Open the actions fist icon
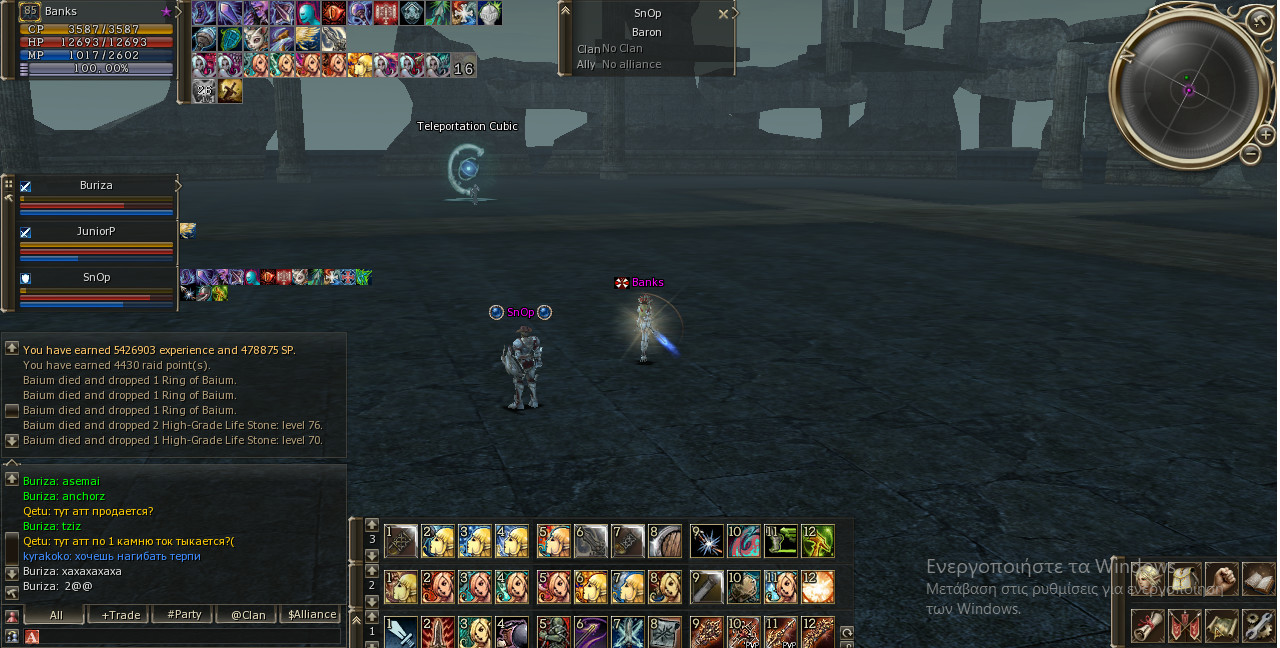The width and height of the screenshot is (1280, 648). pyautogui.click(x=1223, y=579)
